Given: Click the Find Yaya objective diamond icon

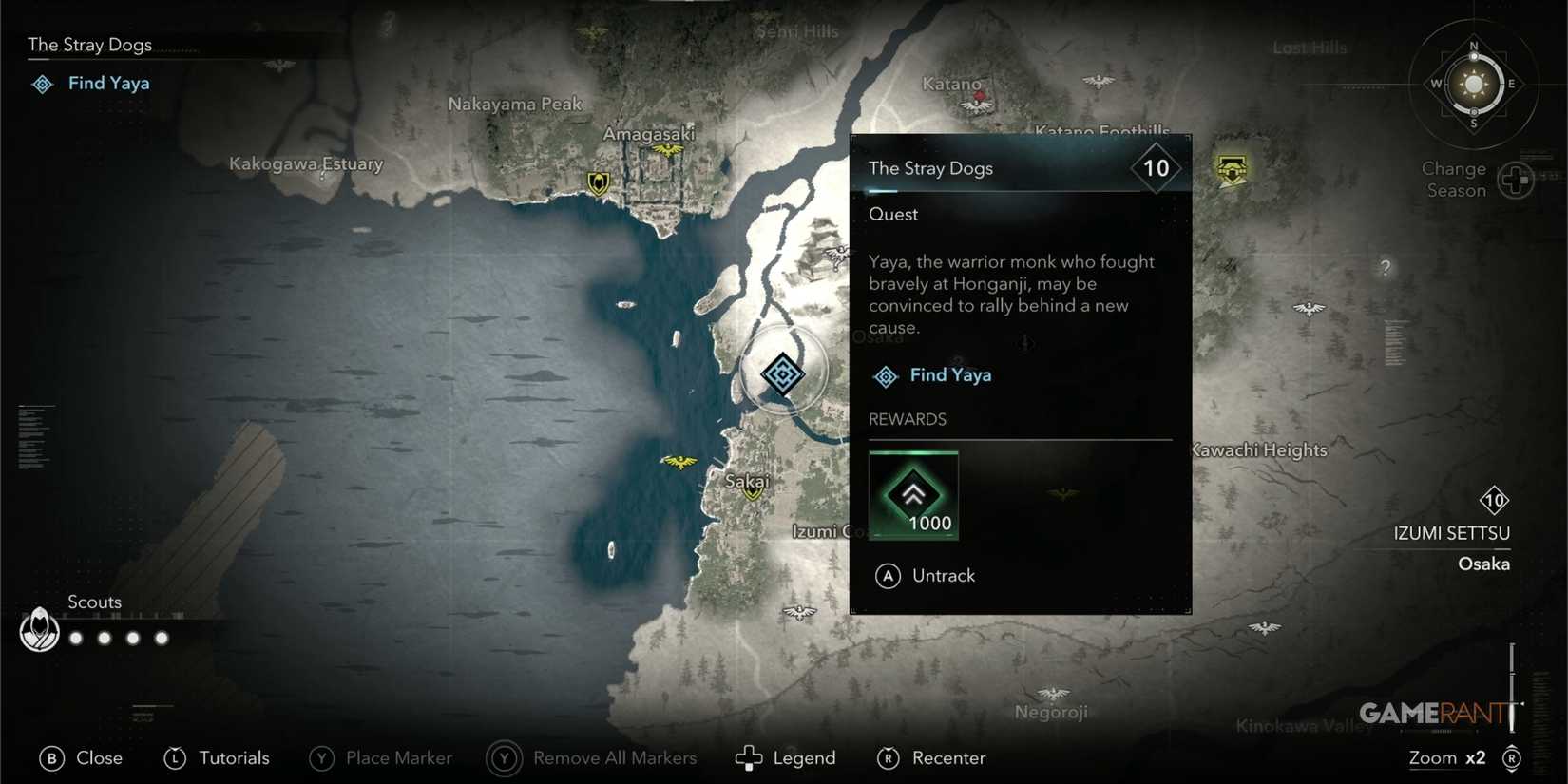Looking at the screenshot, I should point(886,375).
